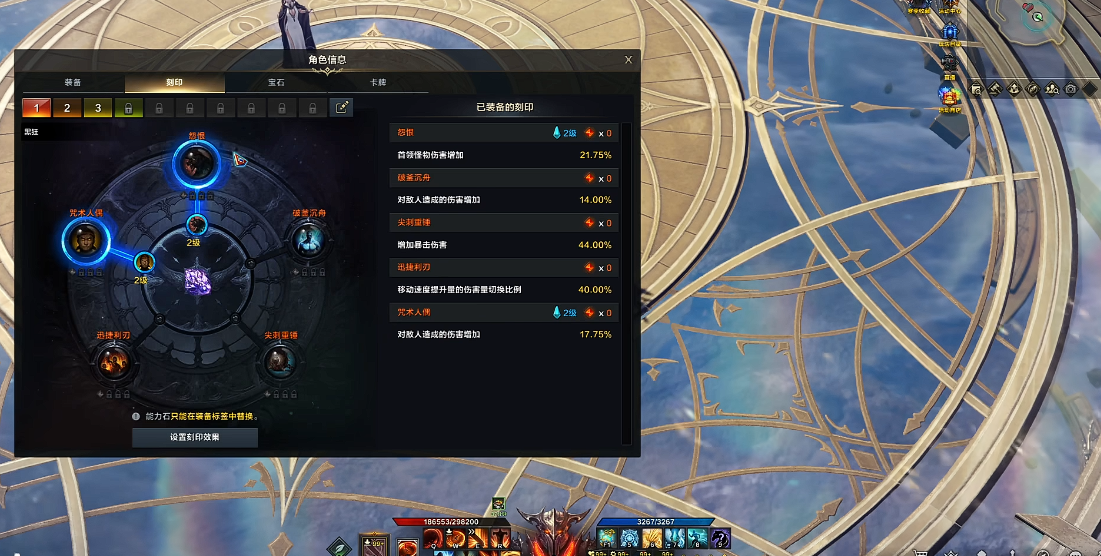1101x556 pixels.
Task: Switch to the 装备 equipment tab
Action: 73,83
